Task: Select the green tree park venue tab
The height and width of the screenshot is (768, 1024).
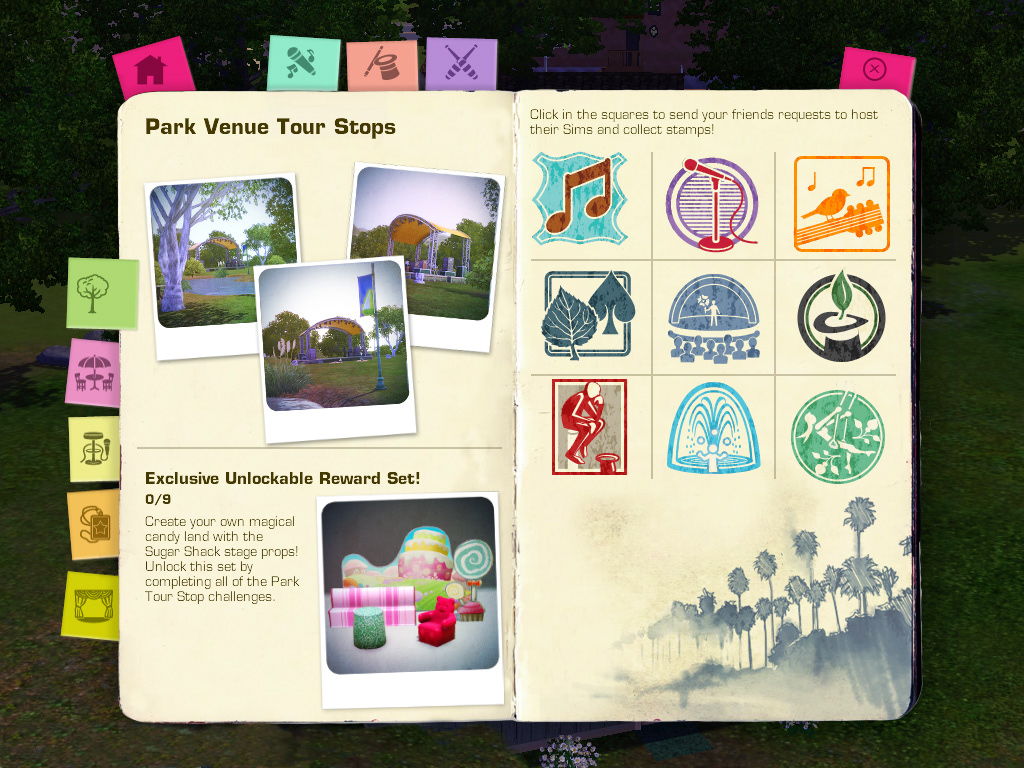Action: 101,293
